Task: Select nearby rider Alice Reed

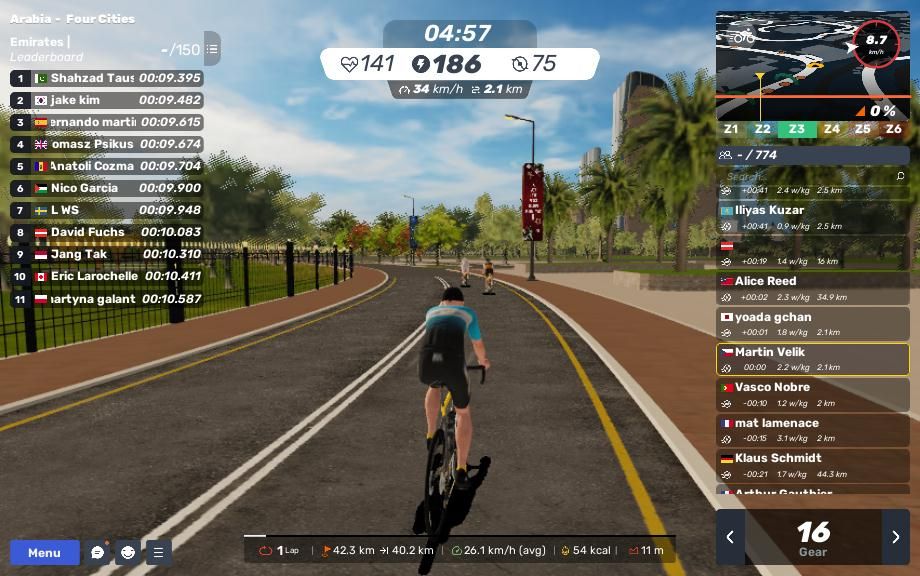Action: point(812,288)
